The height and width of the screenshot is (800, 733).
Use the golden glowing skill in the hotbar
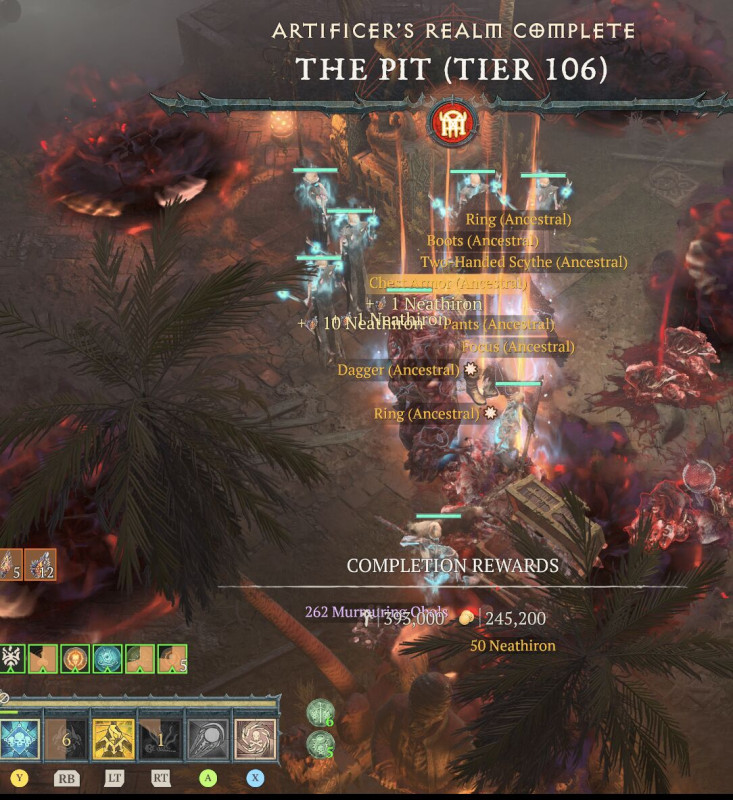point(113,739)
